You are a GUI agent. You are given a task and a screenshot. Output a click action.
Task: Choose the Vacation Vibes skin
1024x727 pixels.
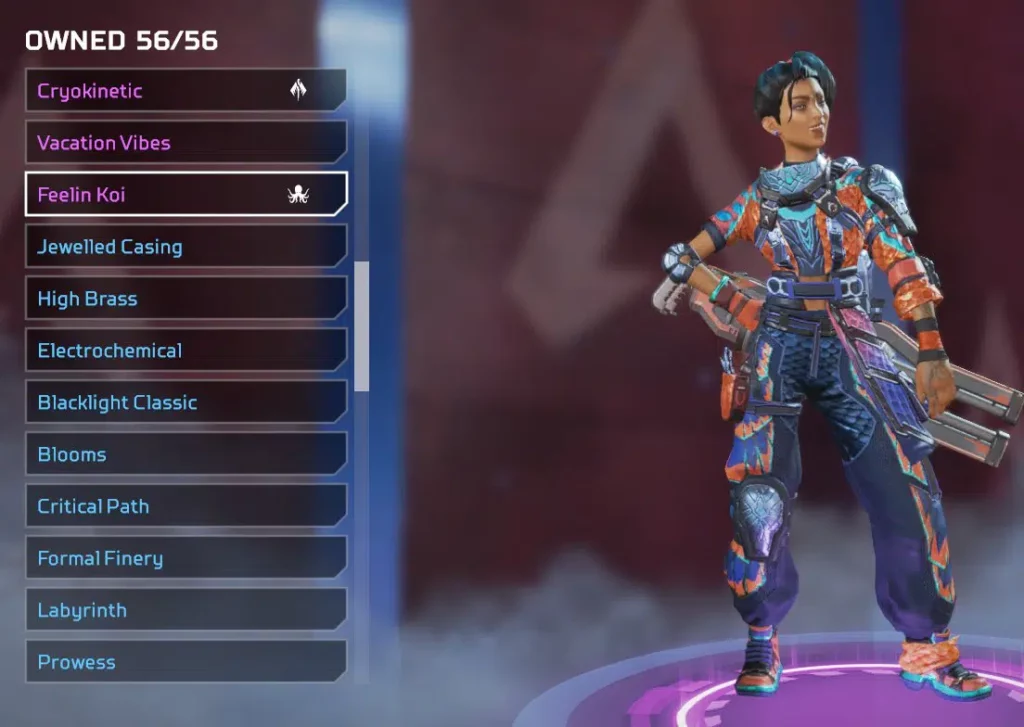click(x=185, y=143)
